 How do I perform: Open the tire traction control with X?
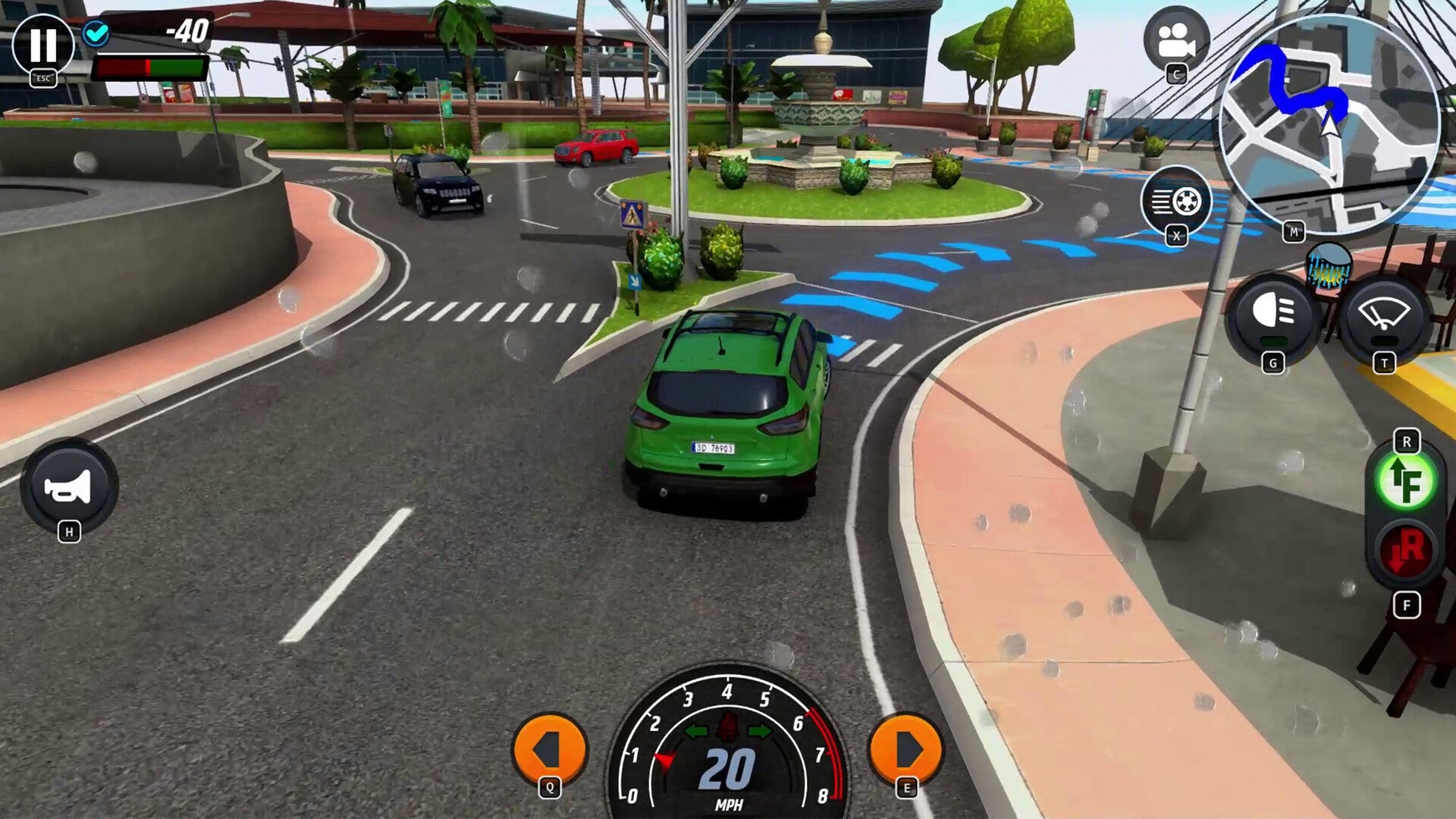[1178, 201]
